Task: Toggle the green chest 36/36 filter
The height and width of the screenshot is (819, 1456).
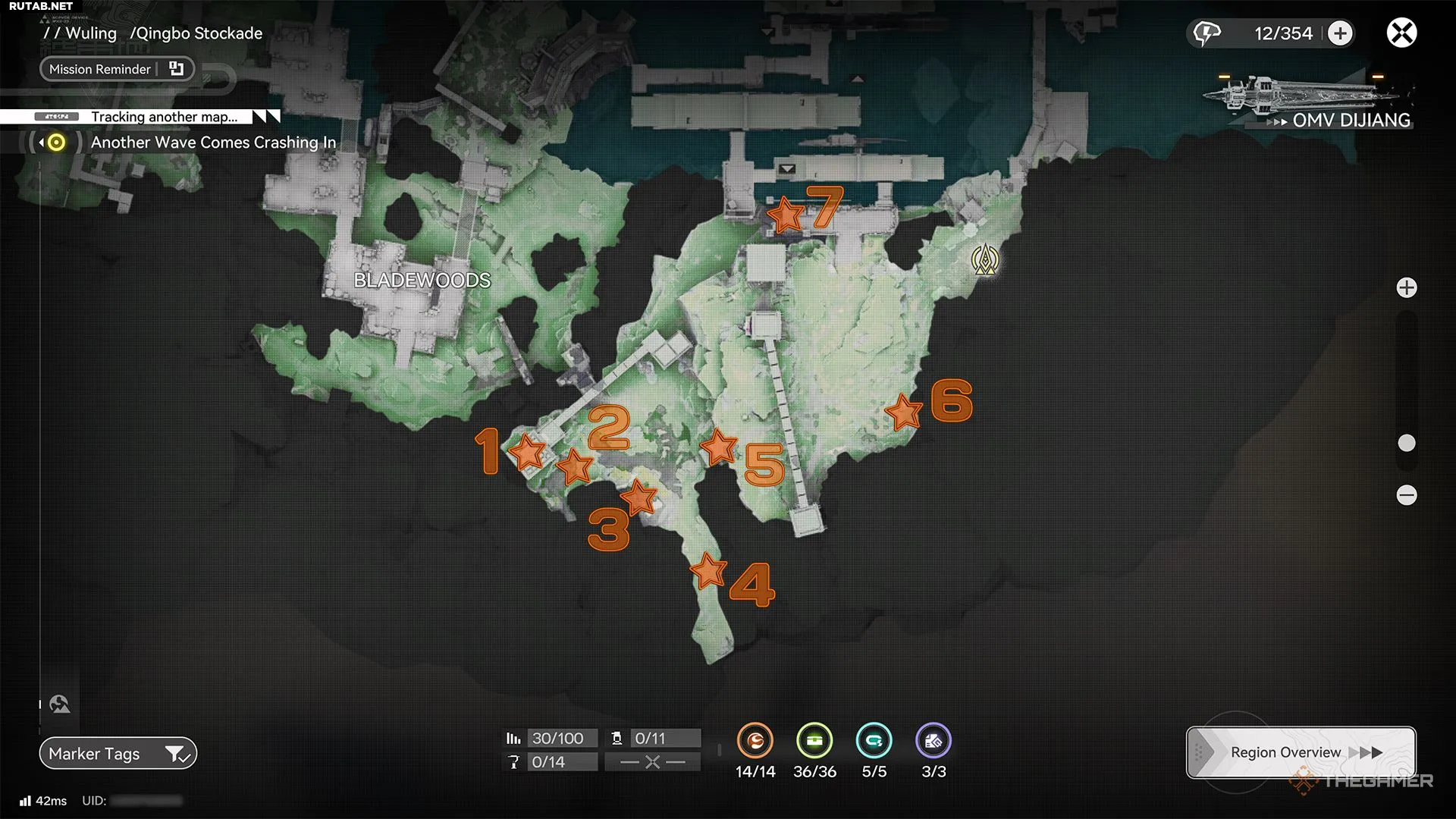Action: 814,741
